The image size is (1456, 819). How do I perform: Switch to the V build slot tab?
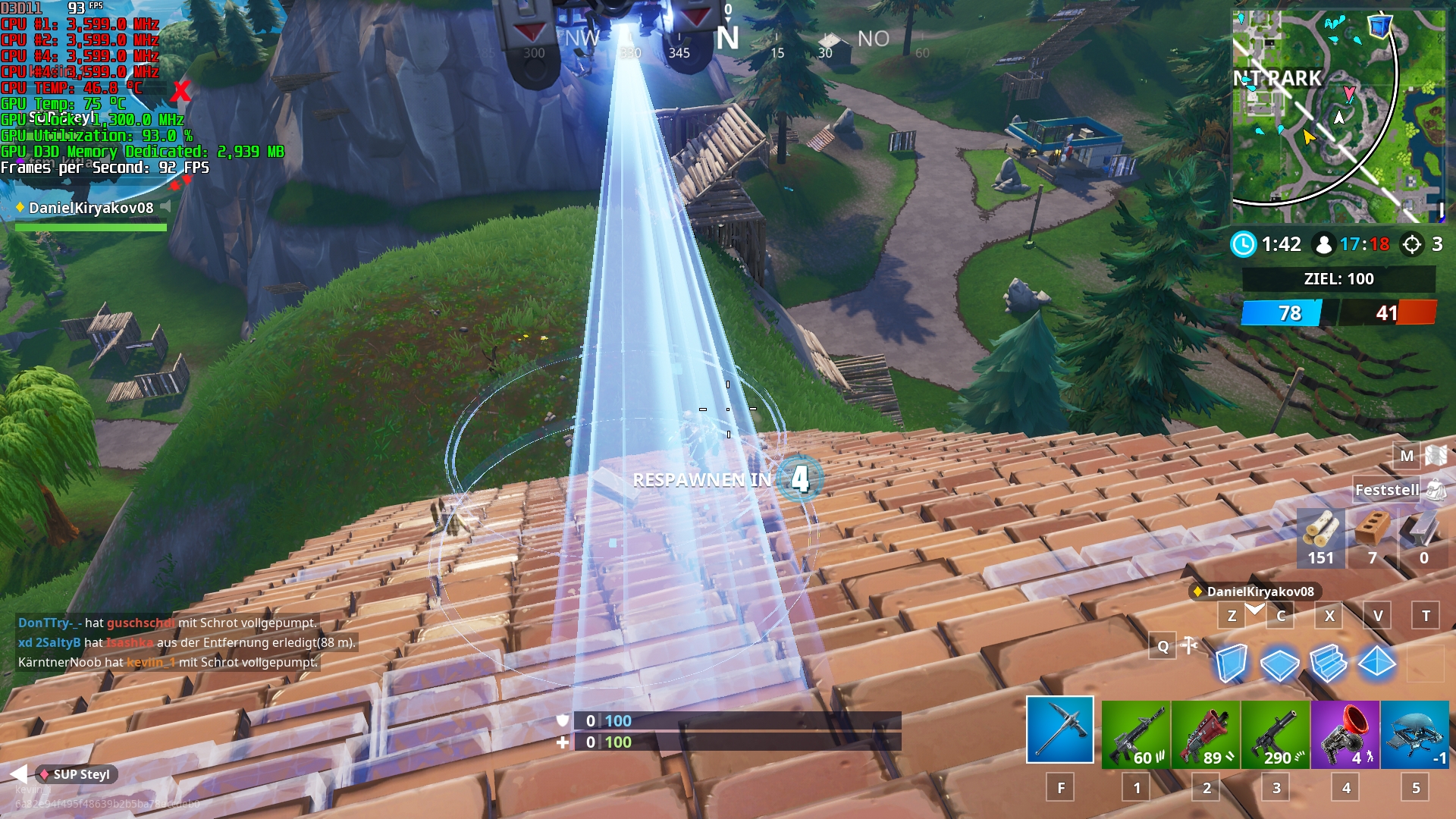click(1376, 617)
